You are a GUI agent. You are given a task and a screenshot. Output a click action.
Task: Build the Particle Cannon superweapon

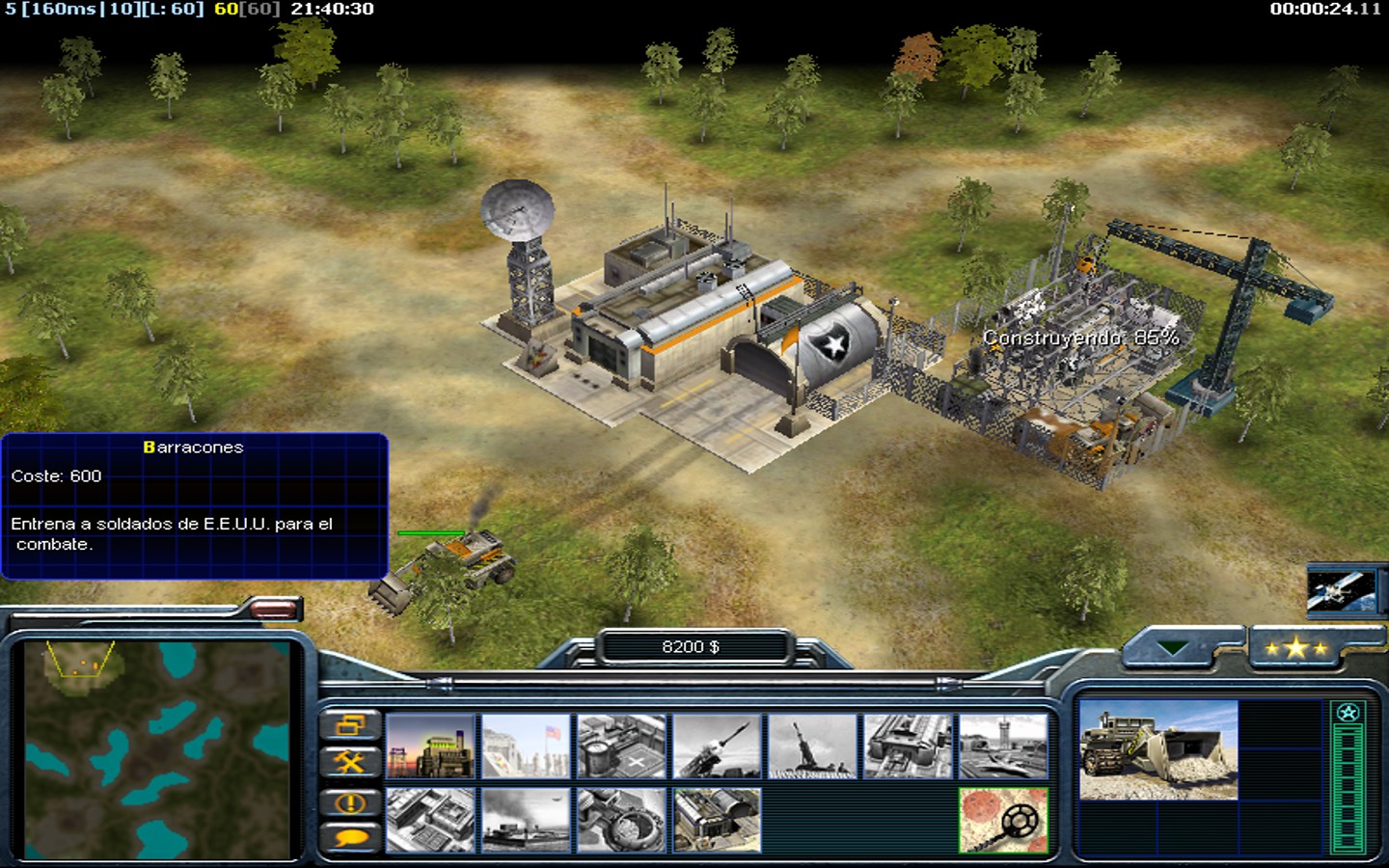click(x=621, y=820)
